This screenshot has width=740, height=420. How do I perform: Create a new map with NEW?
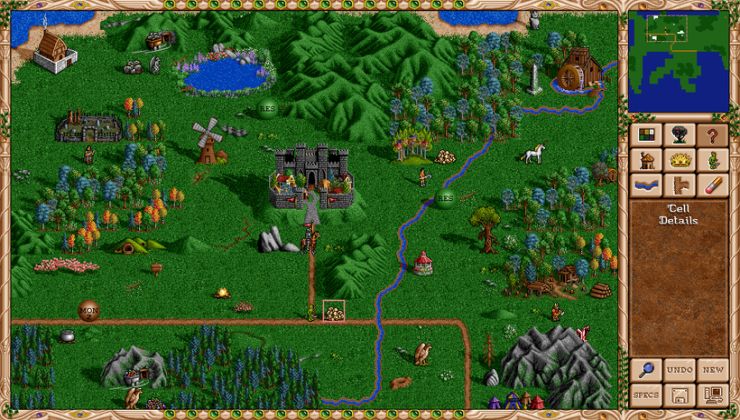tap(712, 370)
